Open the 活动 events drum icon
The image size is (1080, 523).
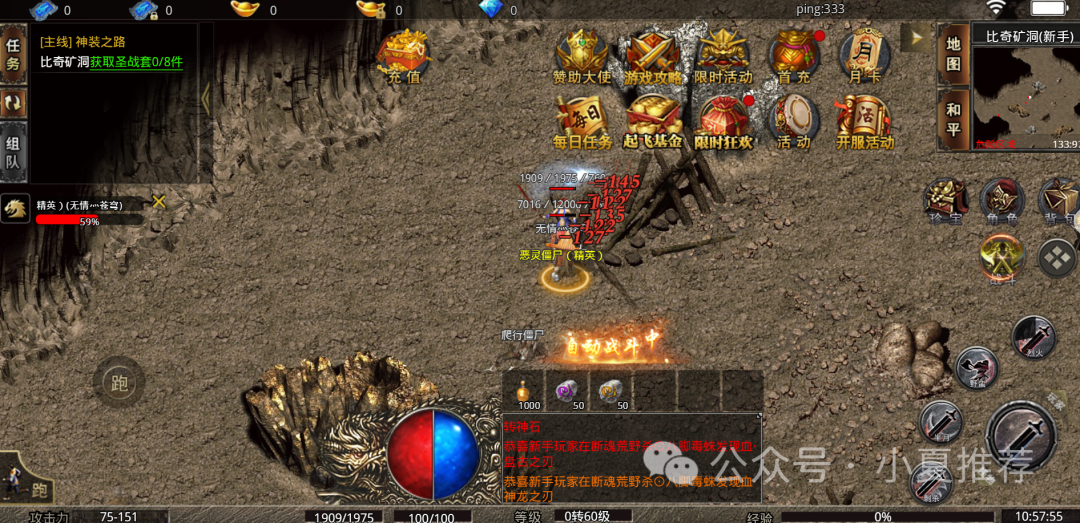794,122
